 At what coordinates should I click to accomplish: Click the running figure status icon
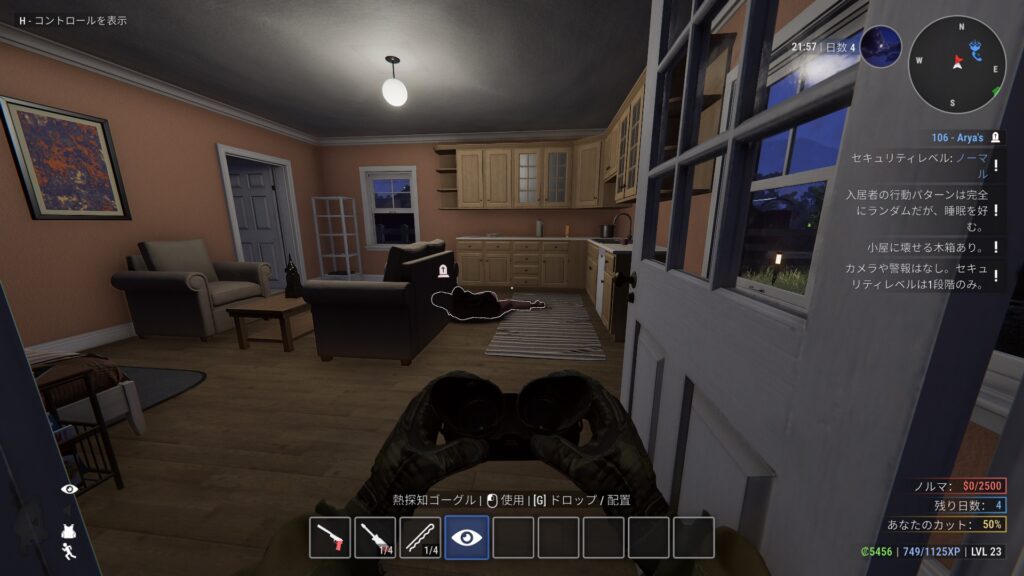tap(70, 551)
